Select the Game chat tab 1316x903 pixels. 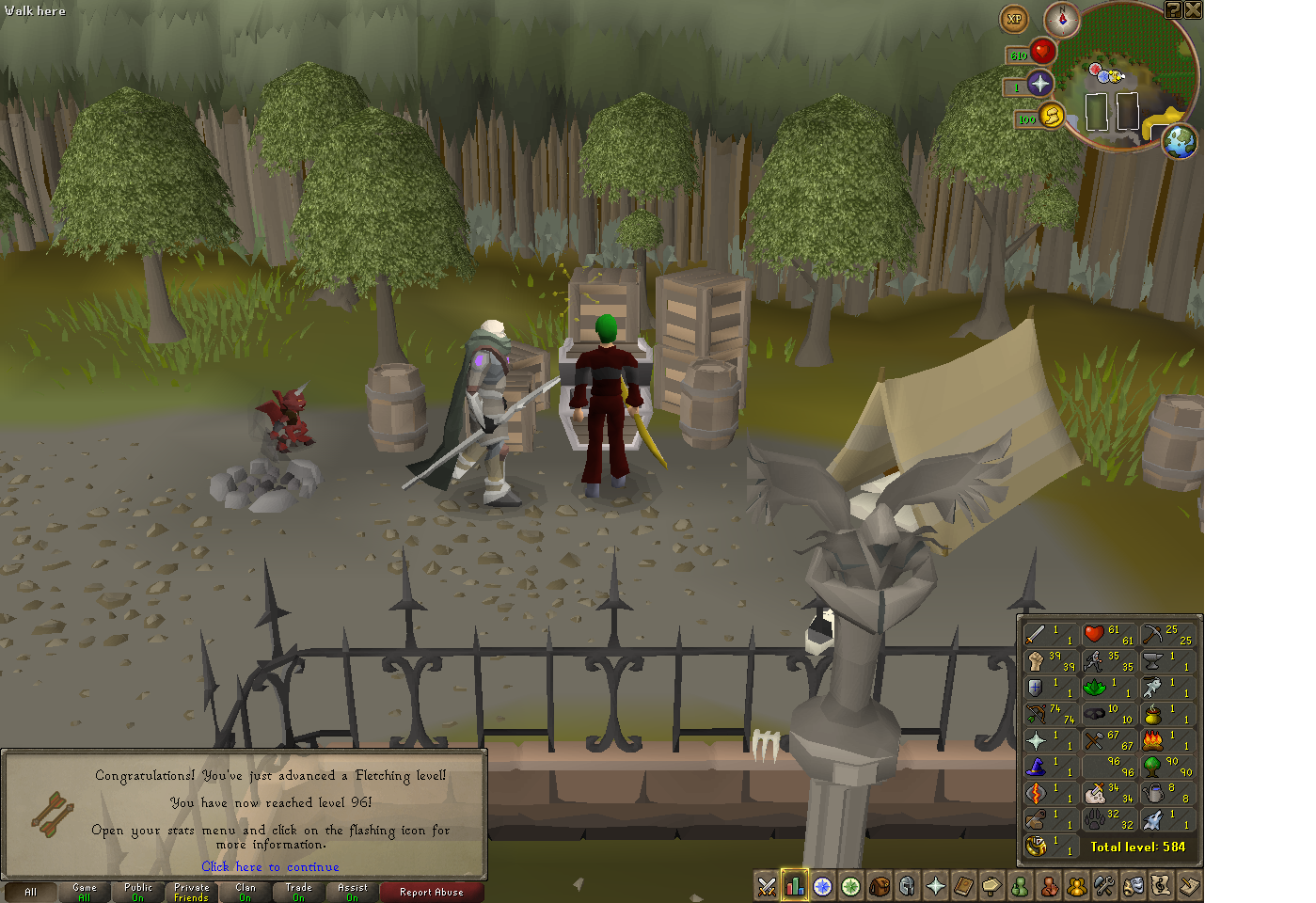(84, 892)
